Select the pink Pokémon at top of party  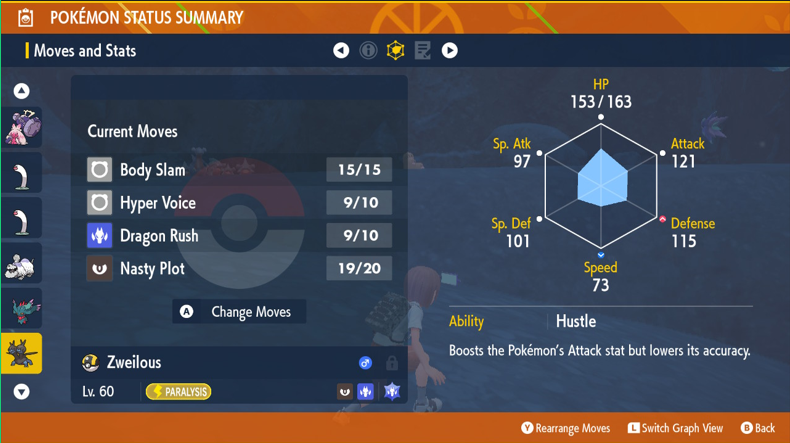pyautogui.click(x=21, y=128)
